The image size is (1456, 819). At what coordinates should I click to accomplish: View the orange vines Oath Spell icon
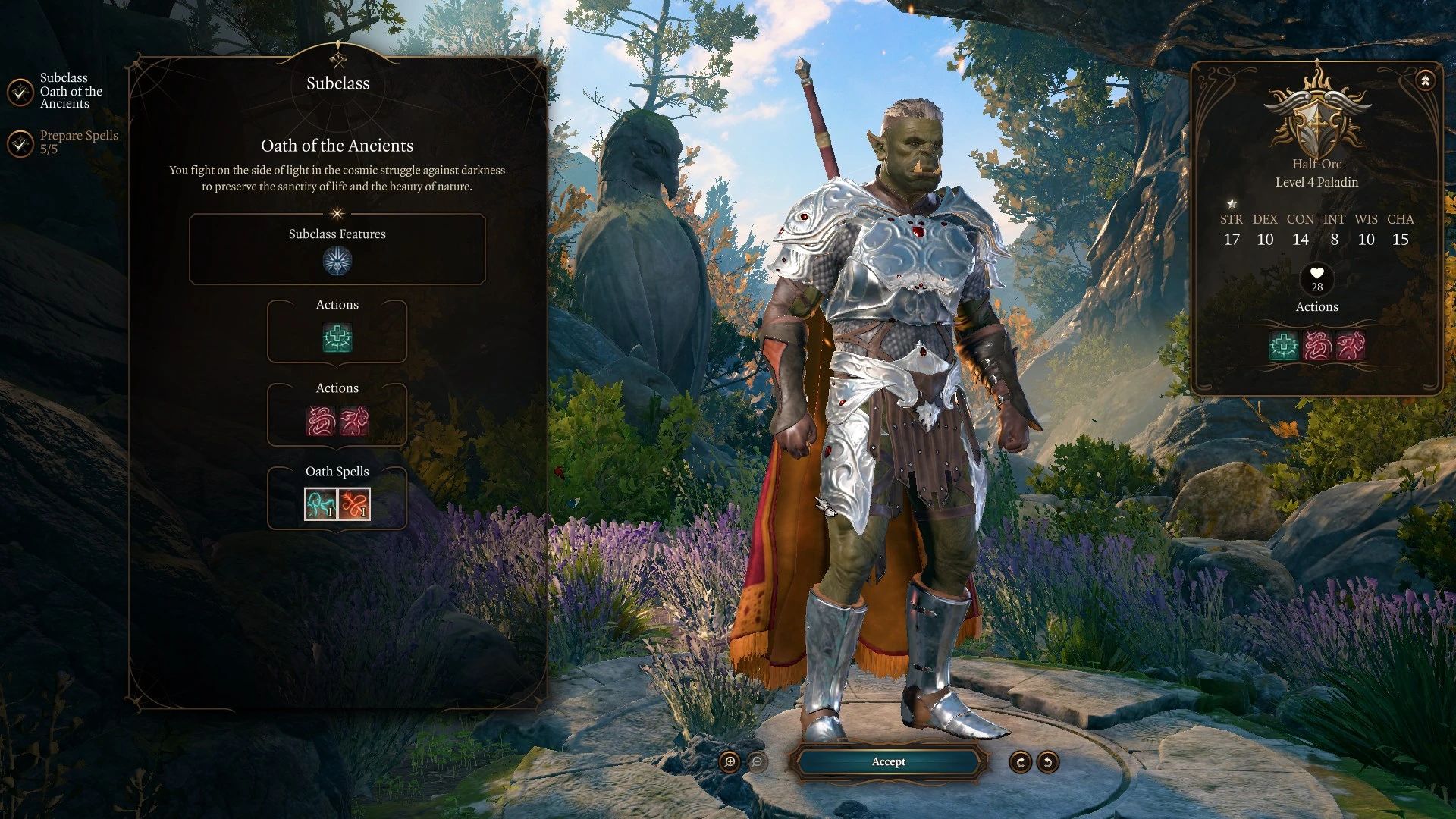click(x=354, y=504)
